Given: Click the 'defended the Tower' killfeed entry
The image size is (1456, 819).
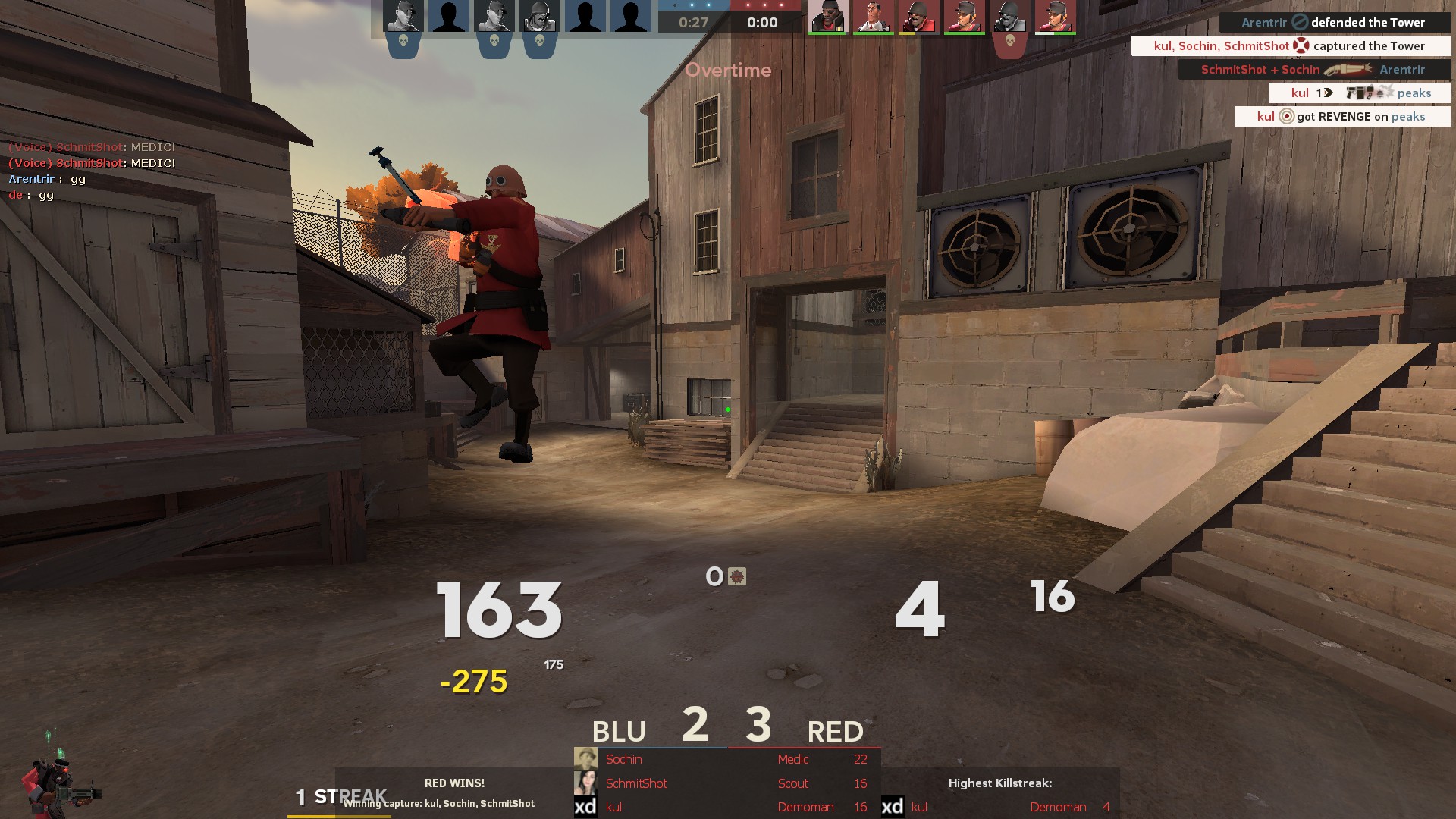Looking at the screenshot, I should pyautogui.click(x=1335, y=23).
